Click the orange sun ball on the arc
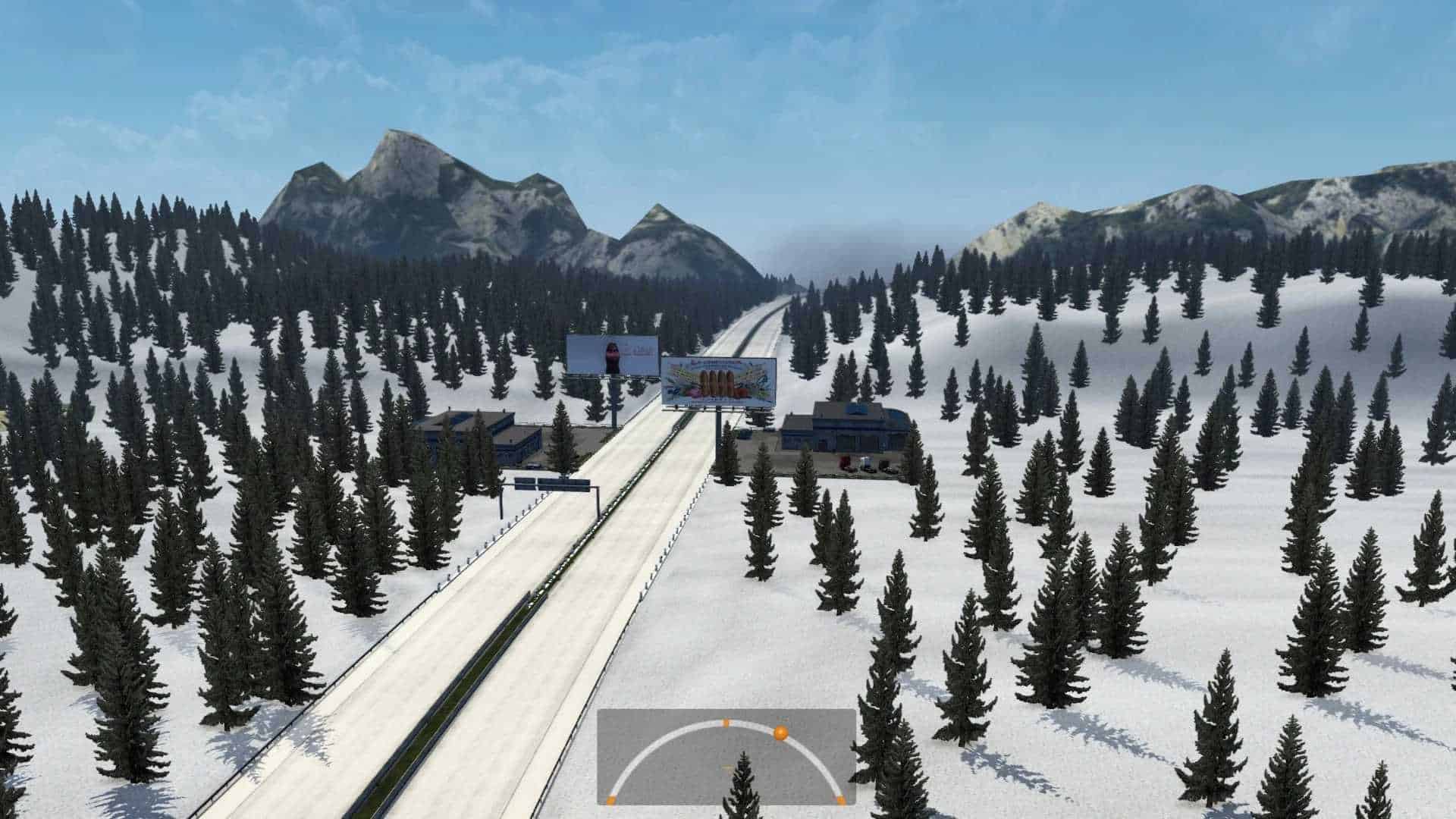 coord(780,733)
